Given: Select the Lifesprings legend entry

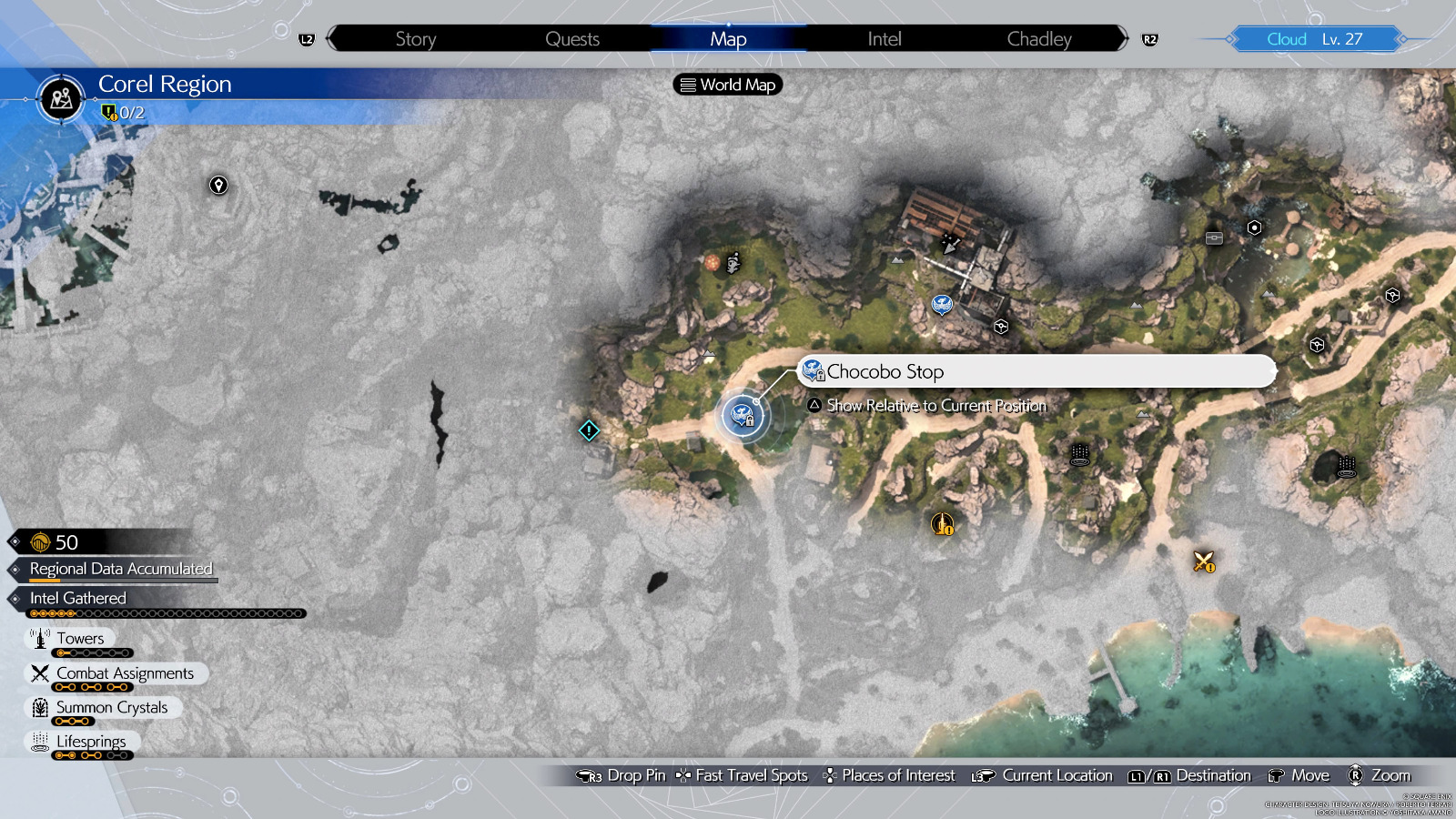Looking at the screenshot, I should [x=91, y=742].
